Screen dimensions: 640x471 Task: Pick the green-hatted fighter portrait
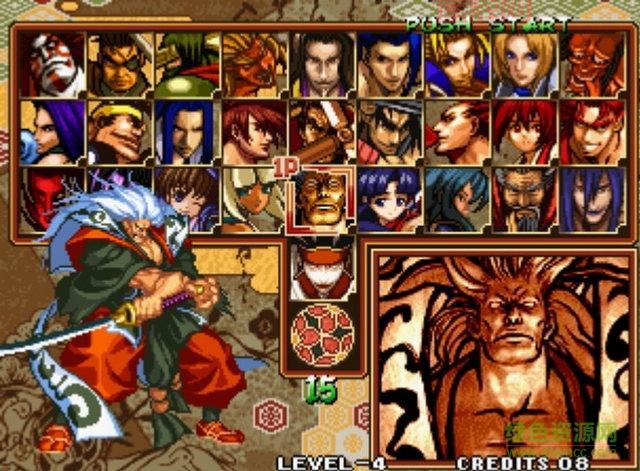[186, 64]
